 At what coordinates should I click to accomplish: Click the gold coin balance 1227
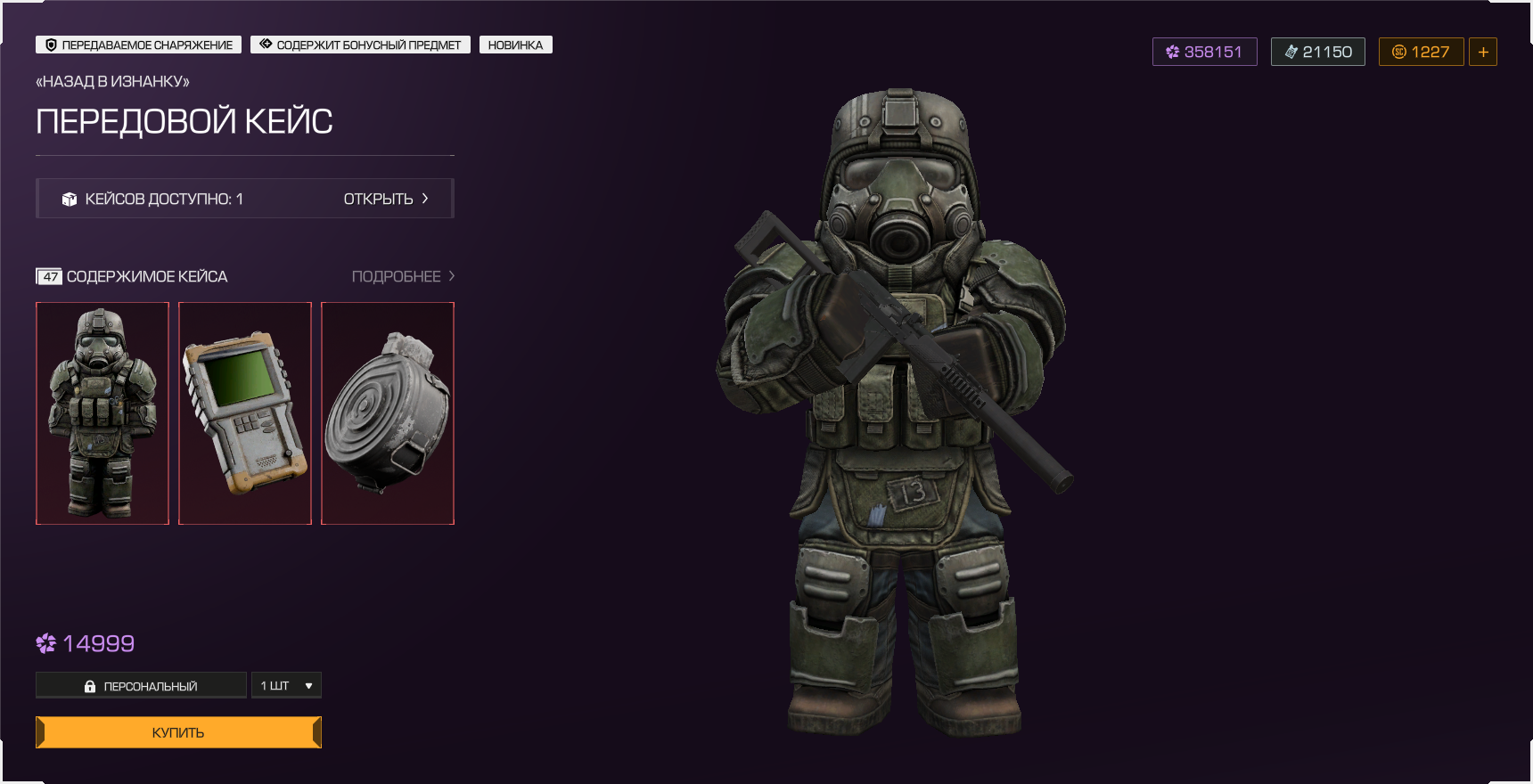tap(1421, 52)
